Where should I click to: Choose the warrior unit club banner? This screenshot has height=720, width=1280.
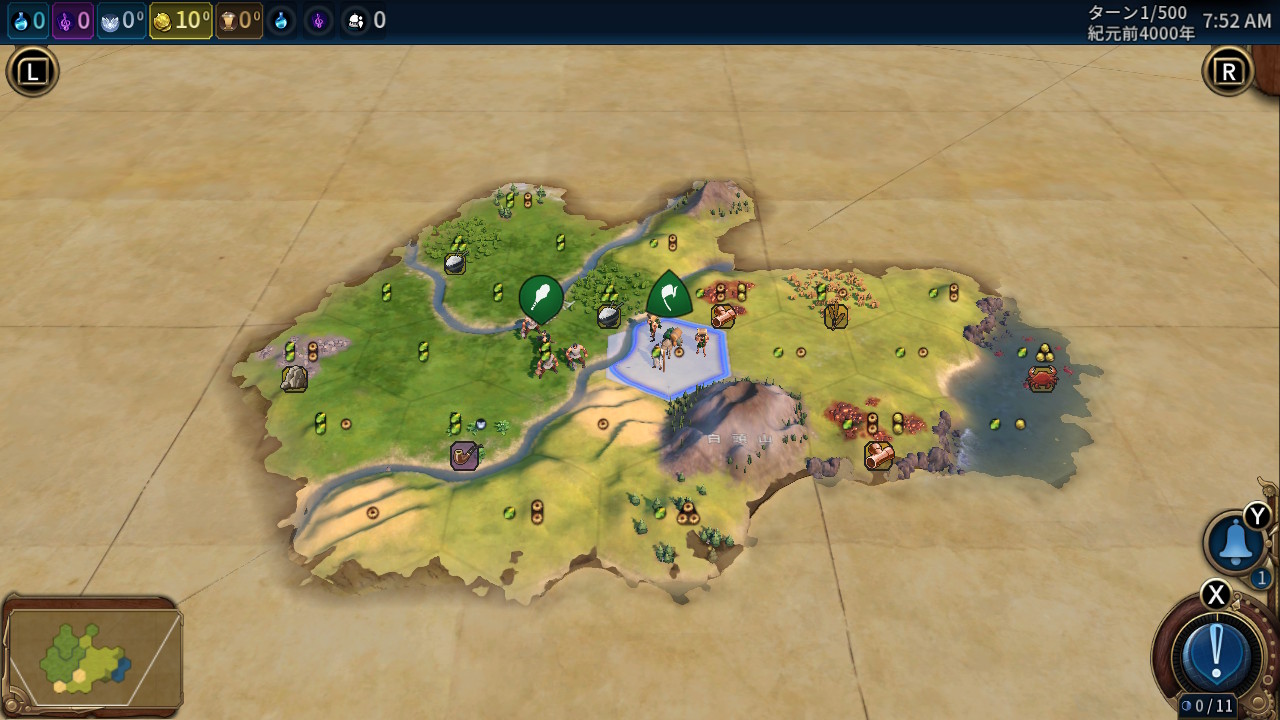click(x=540, y=298)
